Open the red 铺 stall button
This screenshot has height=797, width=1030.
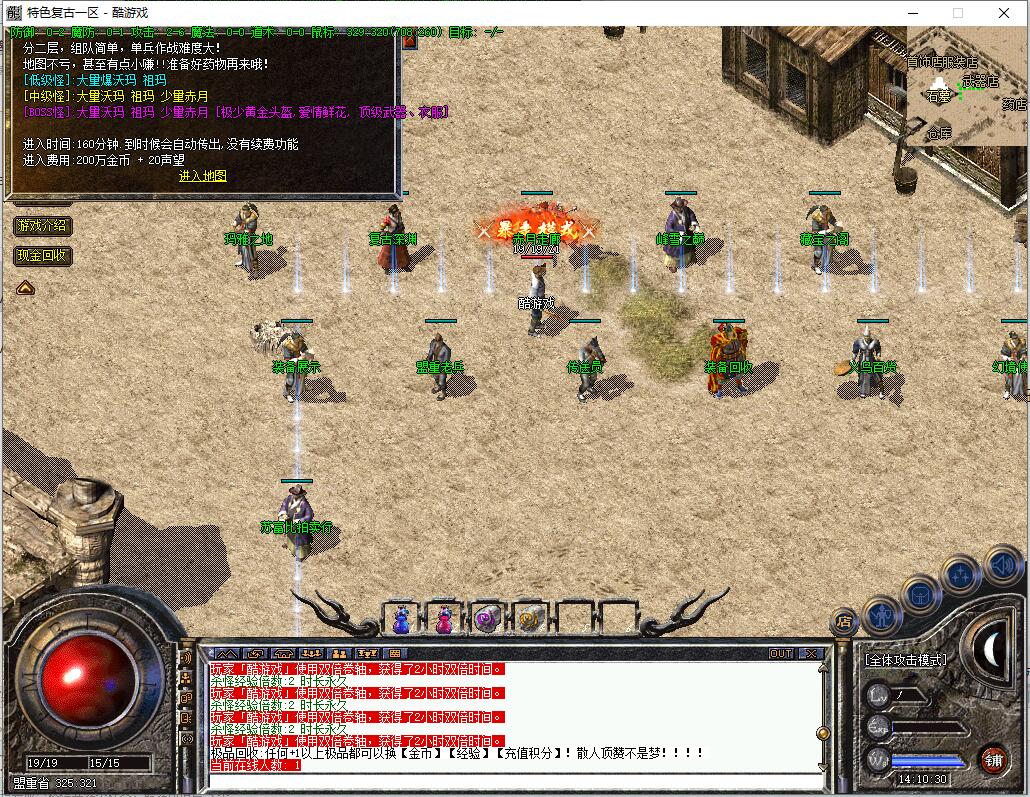pyautogui.click(x=992, y=759)
